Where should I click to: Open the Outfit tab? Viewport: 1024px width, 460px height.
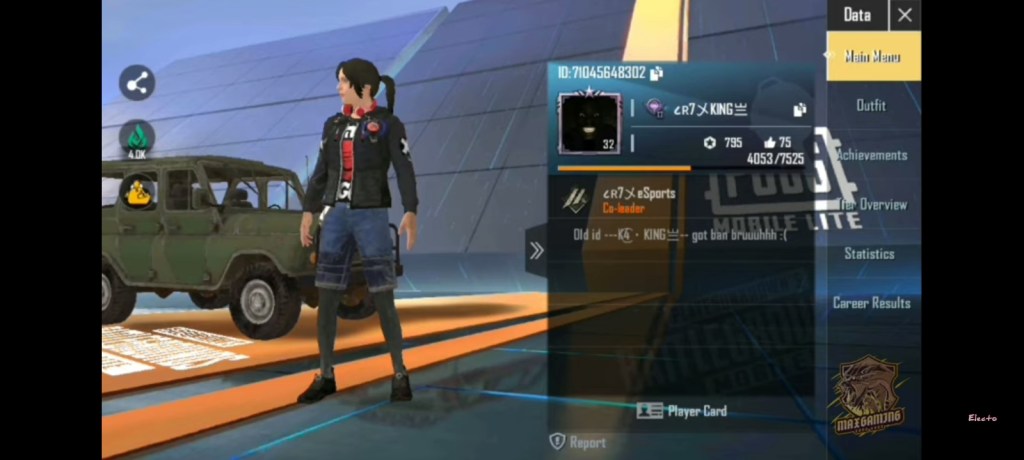pos(871,105)
